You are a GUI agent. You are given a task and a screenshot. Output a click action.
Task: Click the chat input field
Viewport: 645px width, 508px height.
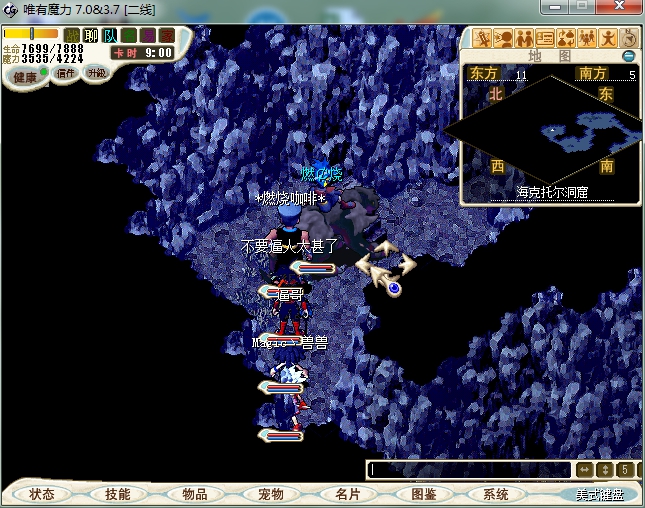470,469
